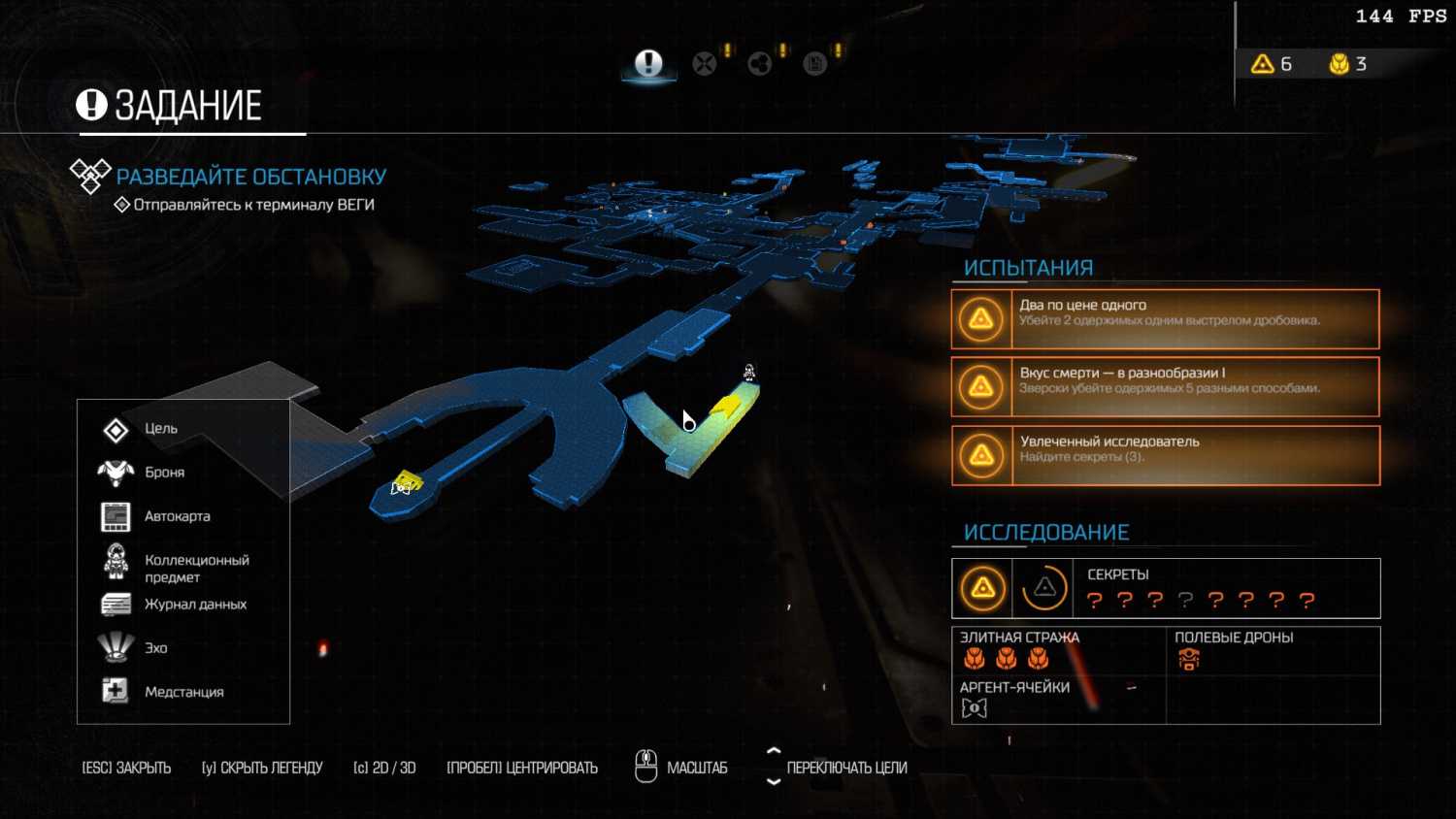The width and height of the screenshot is (1456, 819).
Task: Switch to the crossed-weapons arsenal tab
Action: [x=705, y=64]
